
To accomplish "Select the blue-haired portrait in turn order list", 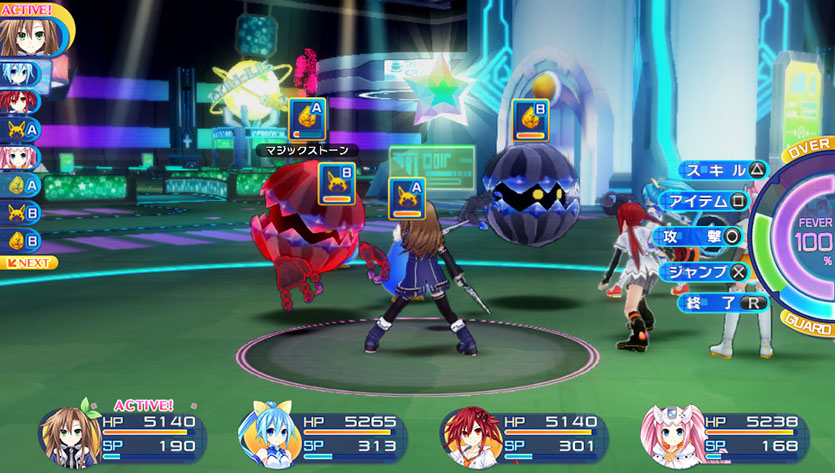I will click(x=19, y=73).
